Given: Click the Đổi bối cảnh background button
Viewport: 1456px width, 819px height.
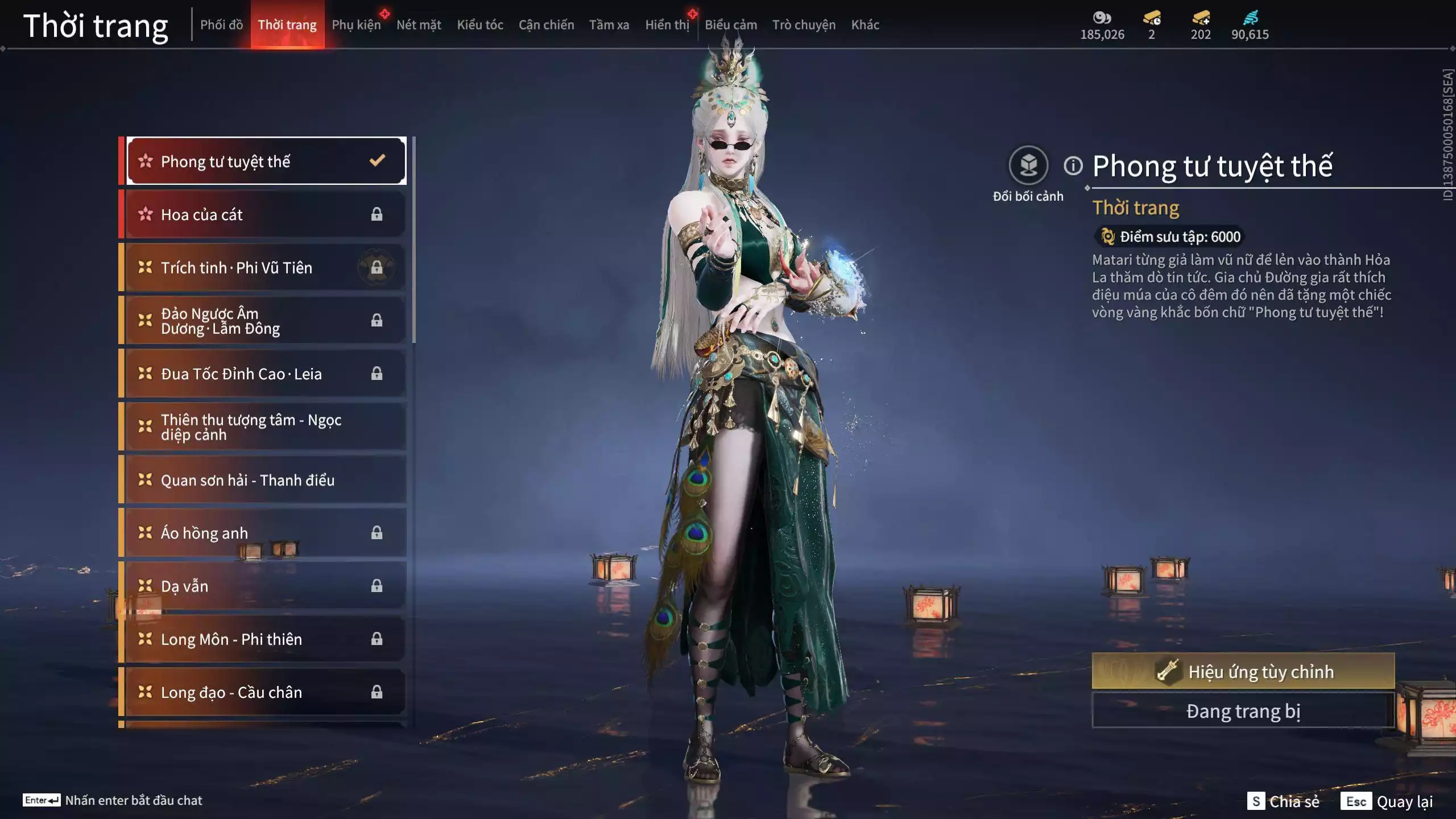Looking at the screenshot, I should 1028,166.
